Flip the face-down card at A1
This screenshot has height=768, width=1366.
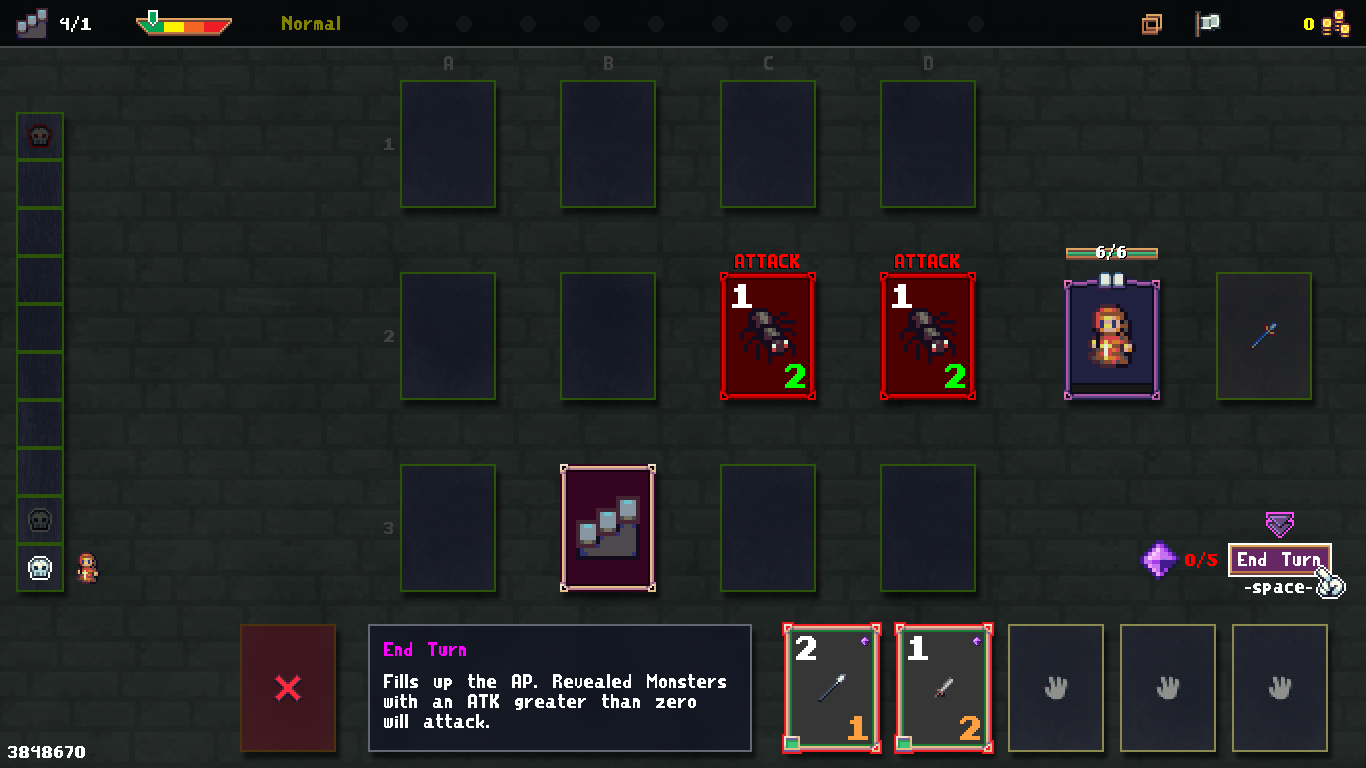click(x=448, y=144)
